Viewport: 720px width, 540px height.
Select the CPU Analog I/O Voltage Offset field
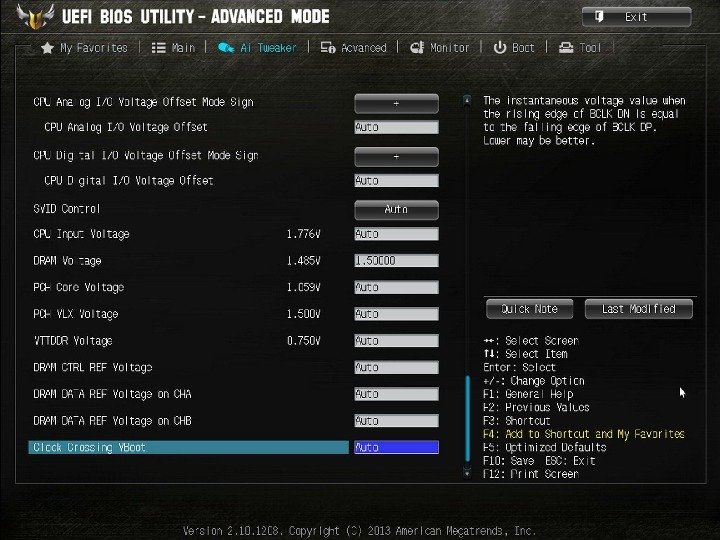(x=396, y=127)
